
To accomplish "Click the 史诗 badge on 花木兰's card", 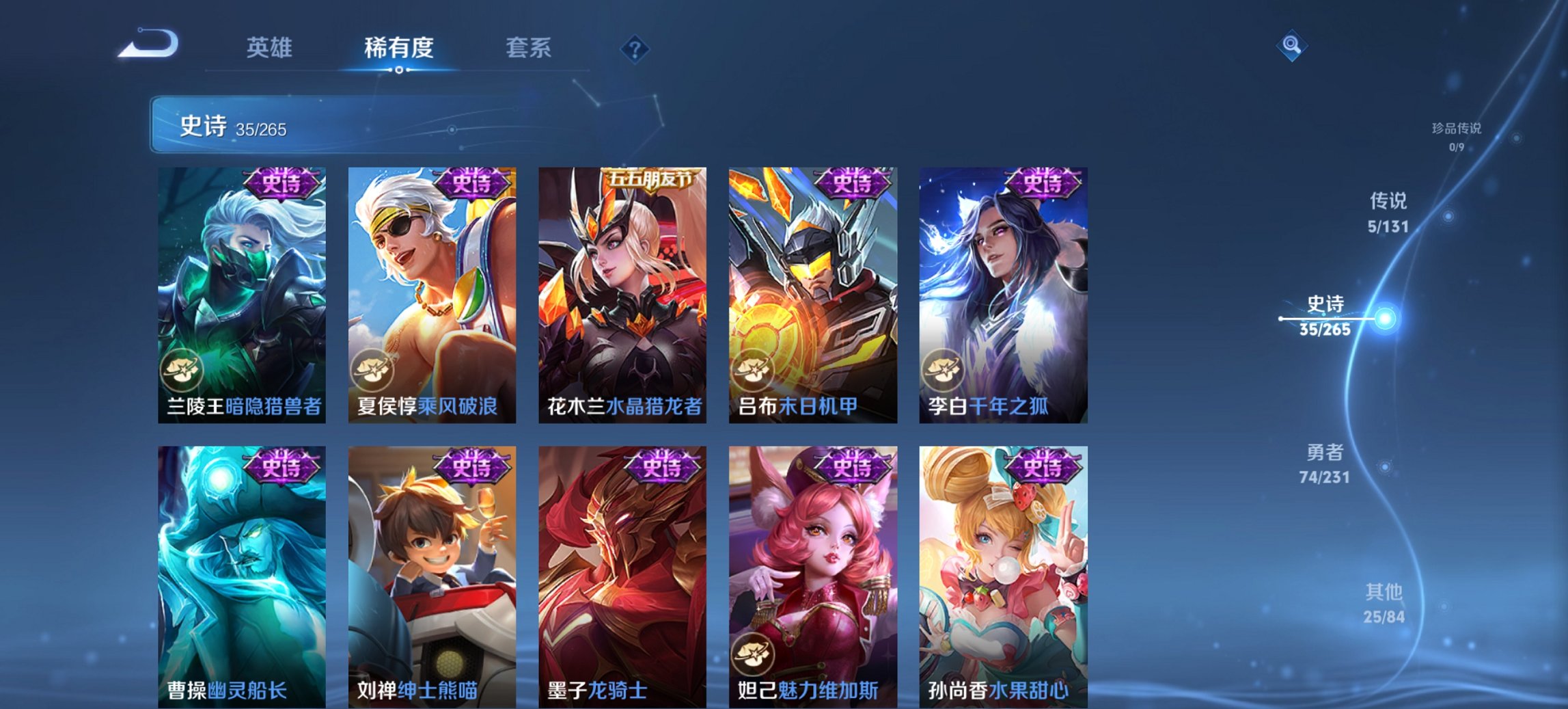I will [x=650, y=178].
